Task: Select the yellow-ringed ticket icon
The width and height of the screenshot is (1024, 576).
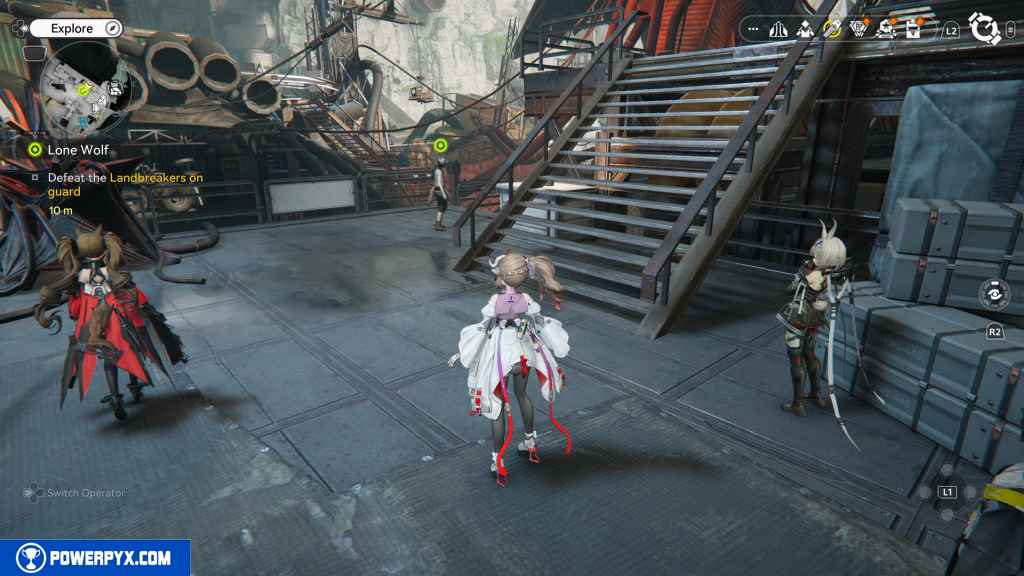Action: tap(832, 29)
